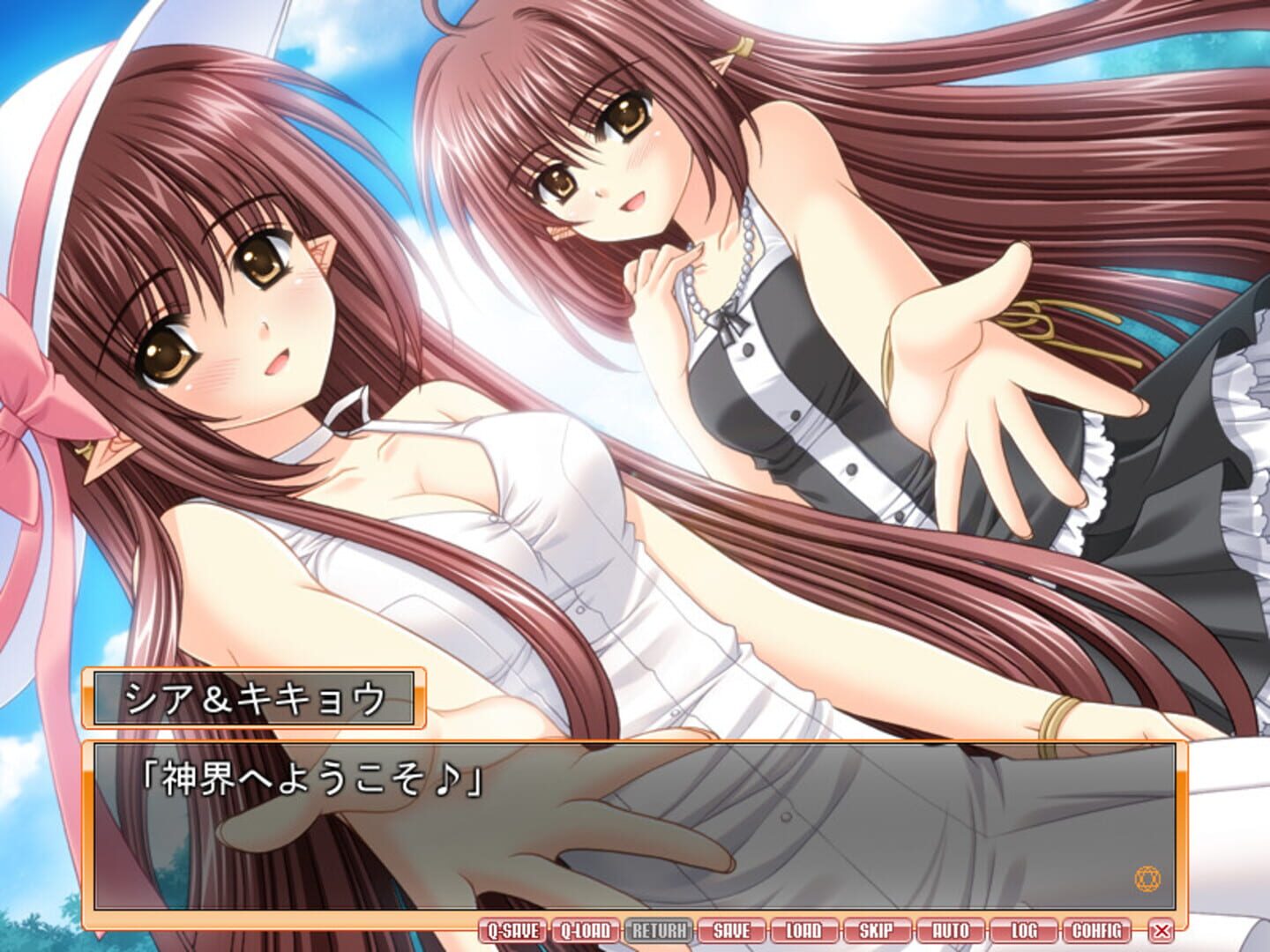Click the シア＆キキョウ name plate
The width and height of the screenshot is (1270, 952).
(x=254, y=696)
